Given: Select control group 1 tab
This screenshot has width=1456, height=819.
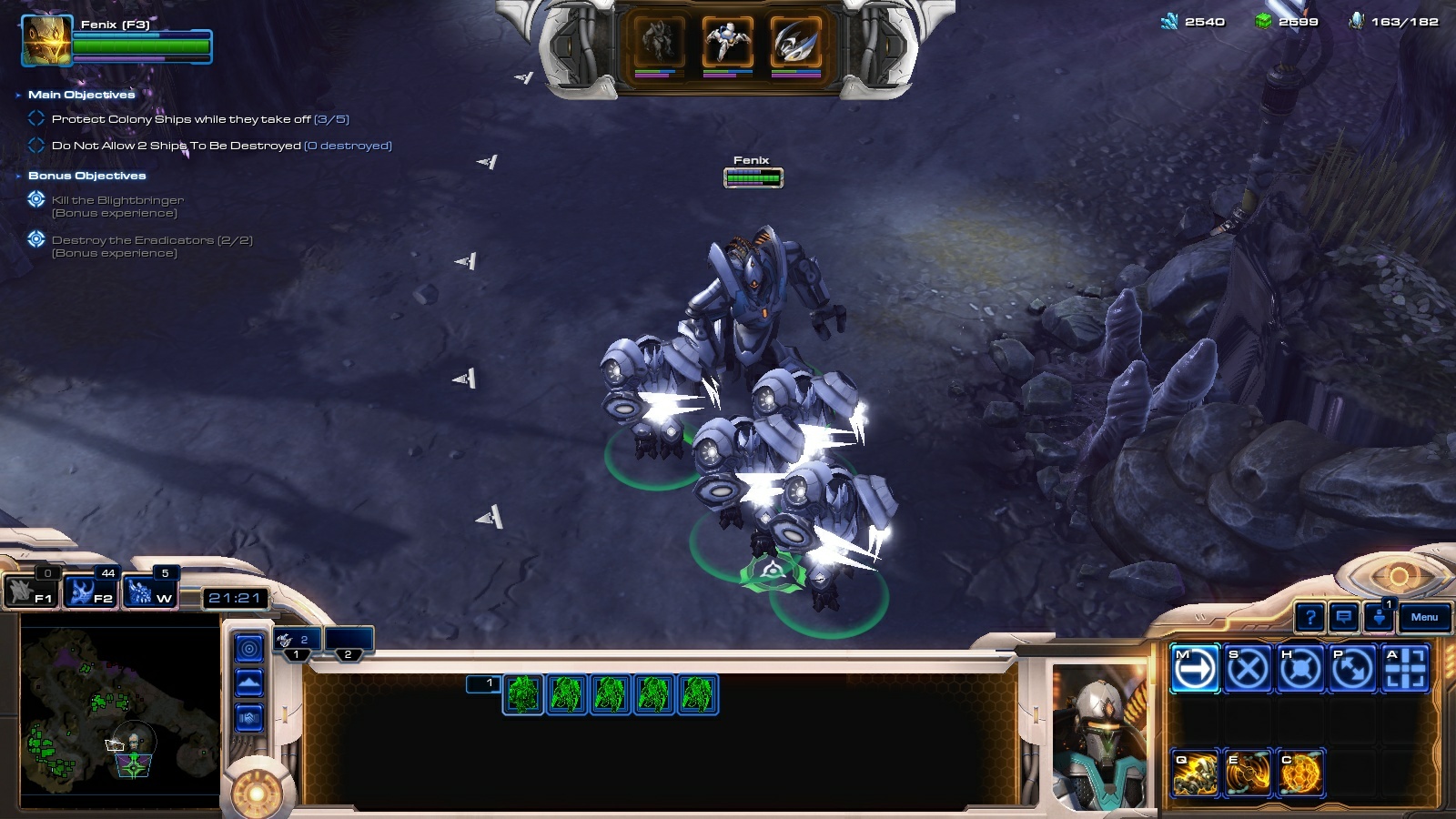Looking at the screenshot, I should click(x=296, y=641).
